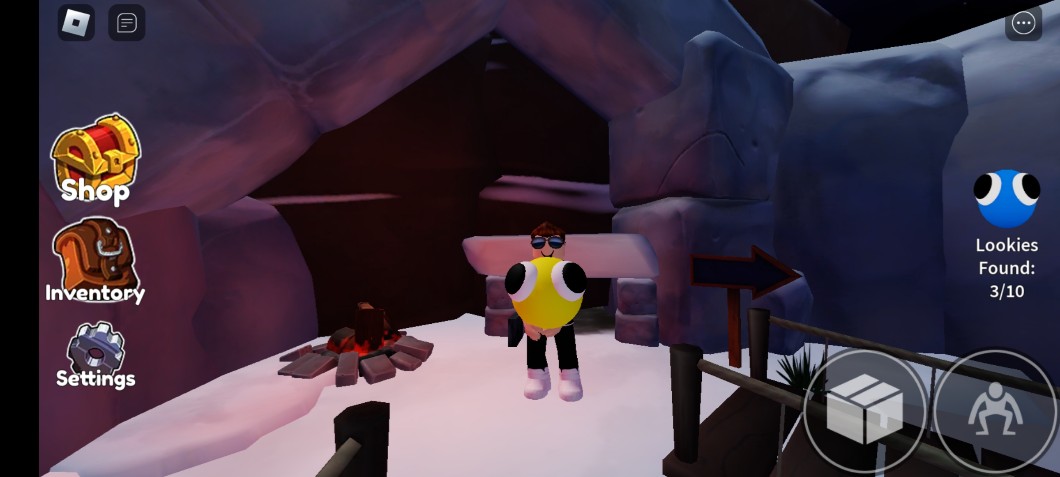
Task: Toggle the Roblox chat window
Action: (127, 22)
